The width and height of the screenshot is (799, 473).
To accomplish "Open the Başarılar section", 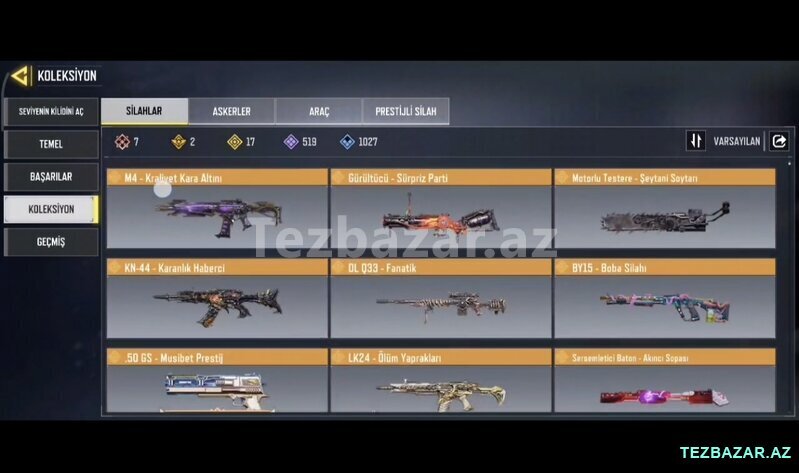I will (51, 176).
